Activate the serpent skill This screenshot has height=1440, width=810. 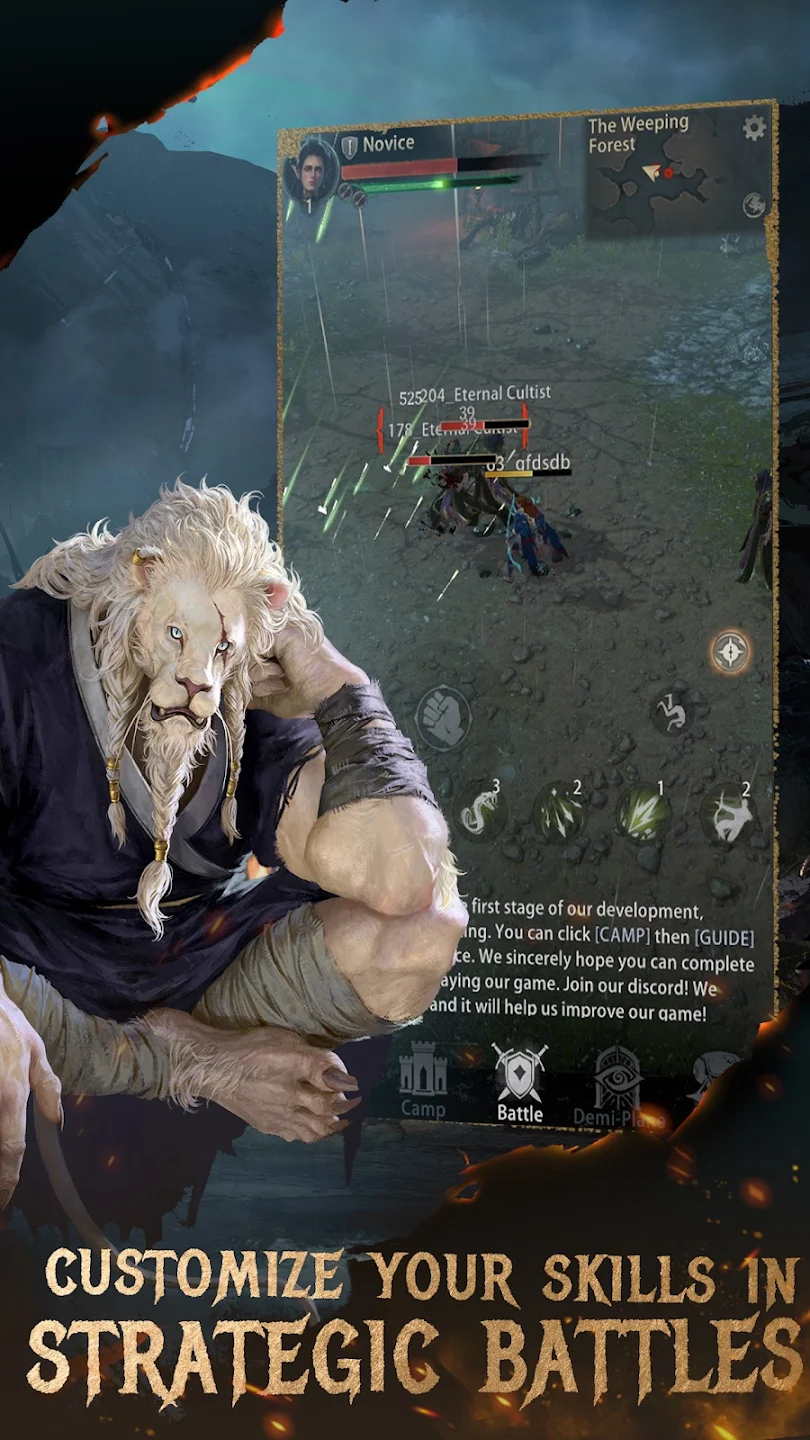pyautogui.click(x=478, y=810)
